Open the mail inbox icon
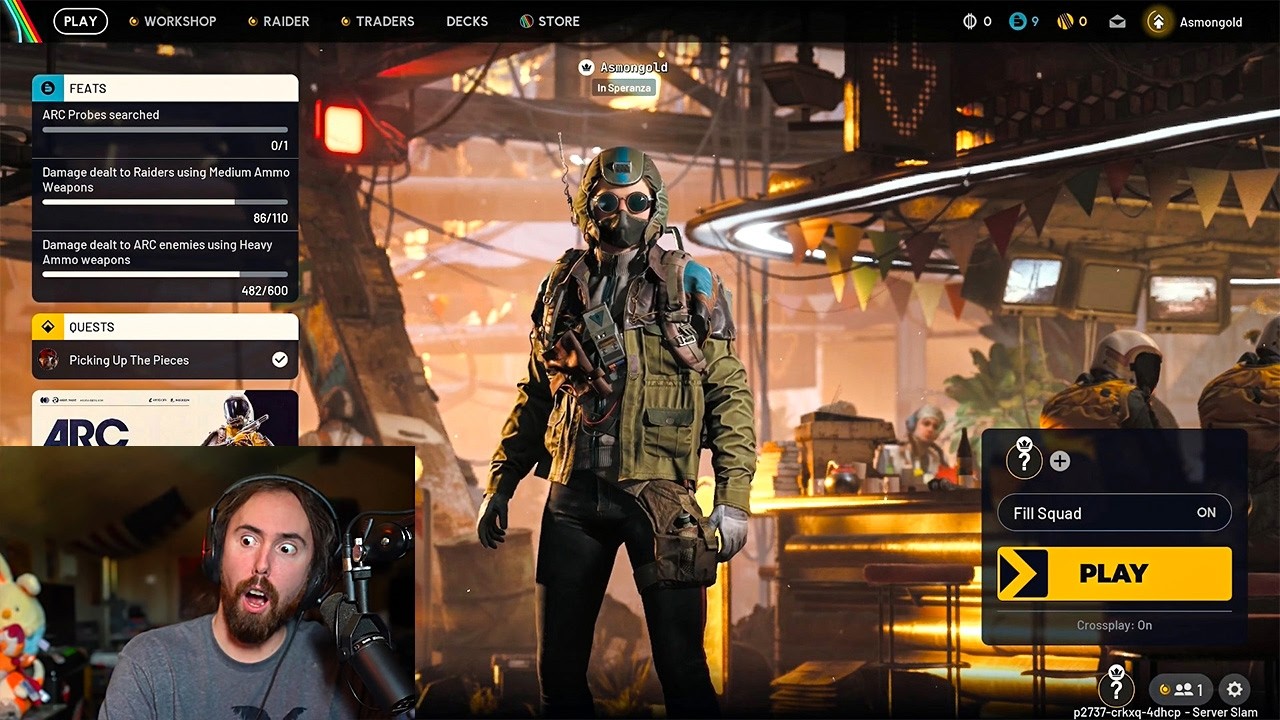1280x720 pixels. 1117,22
